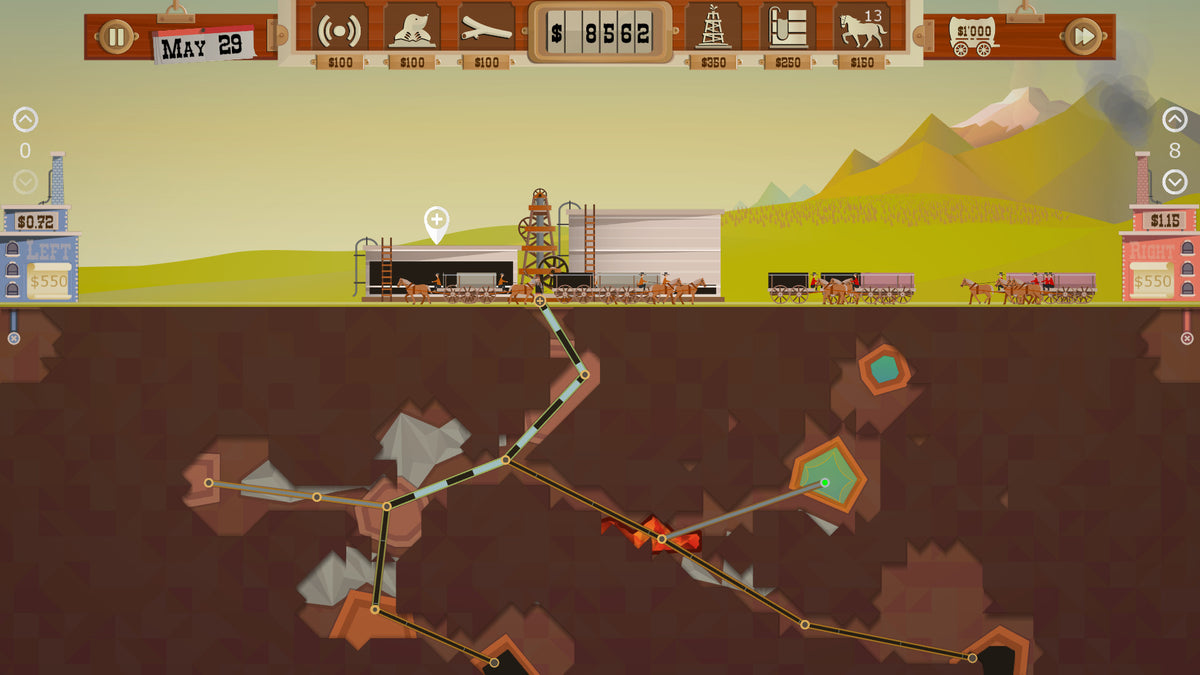
Task: Click the plus marker above the silo
Action: click(436, 221)
